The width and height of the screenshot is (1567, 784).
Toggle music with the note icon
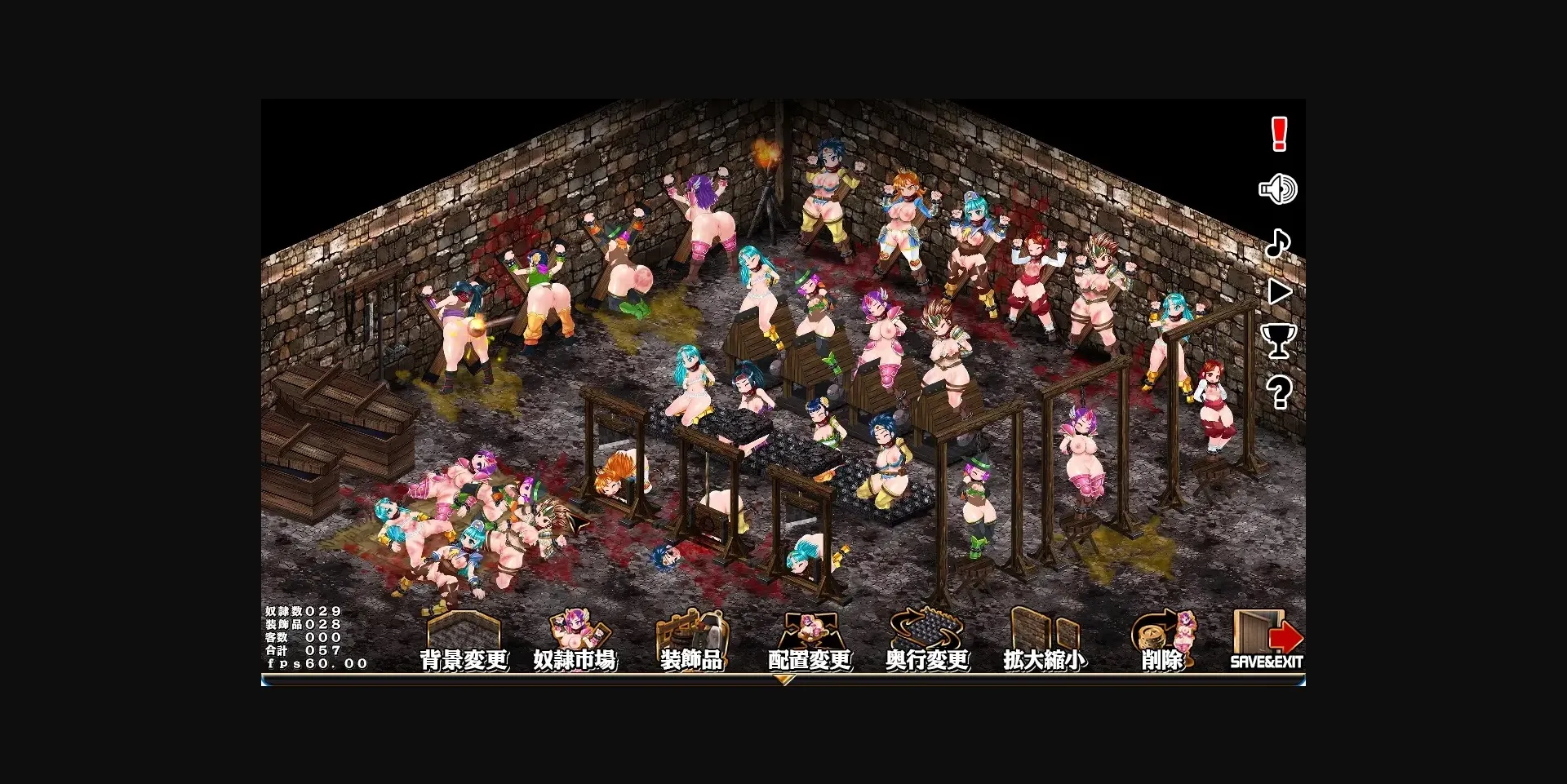tap(1280, 241)
